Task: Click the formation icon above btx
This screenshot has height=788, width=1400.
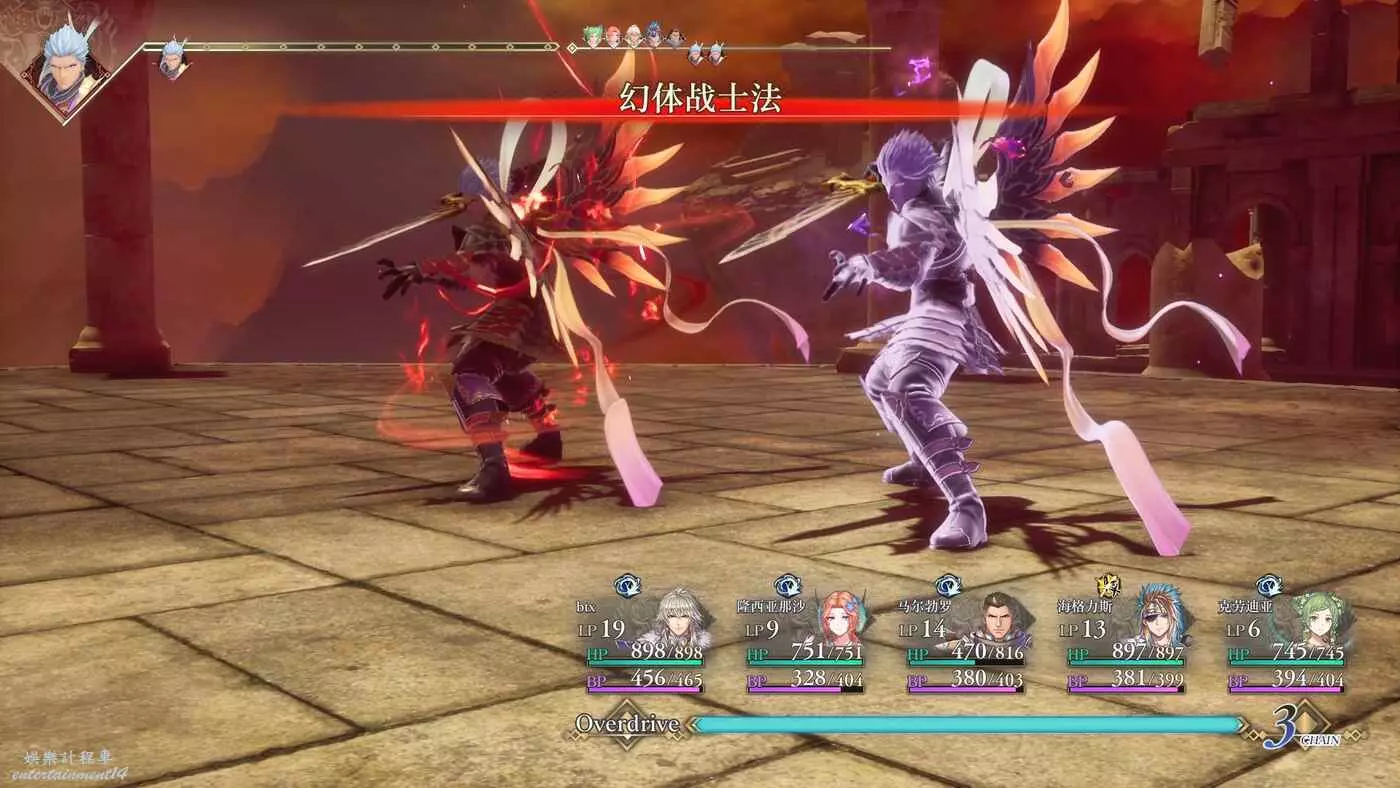Action: 627,586
